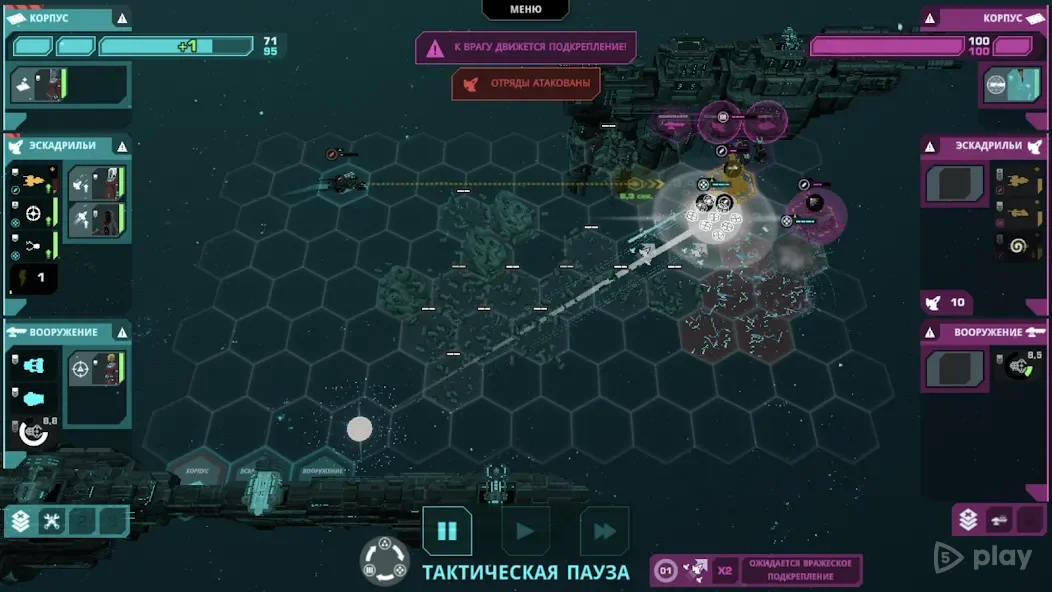The width and height of the screenshot is (1052, 592).
Task: Select the enemy spiral squadron icon
Action: click(1019, 245)
